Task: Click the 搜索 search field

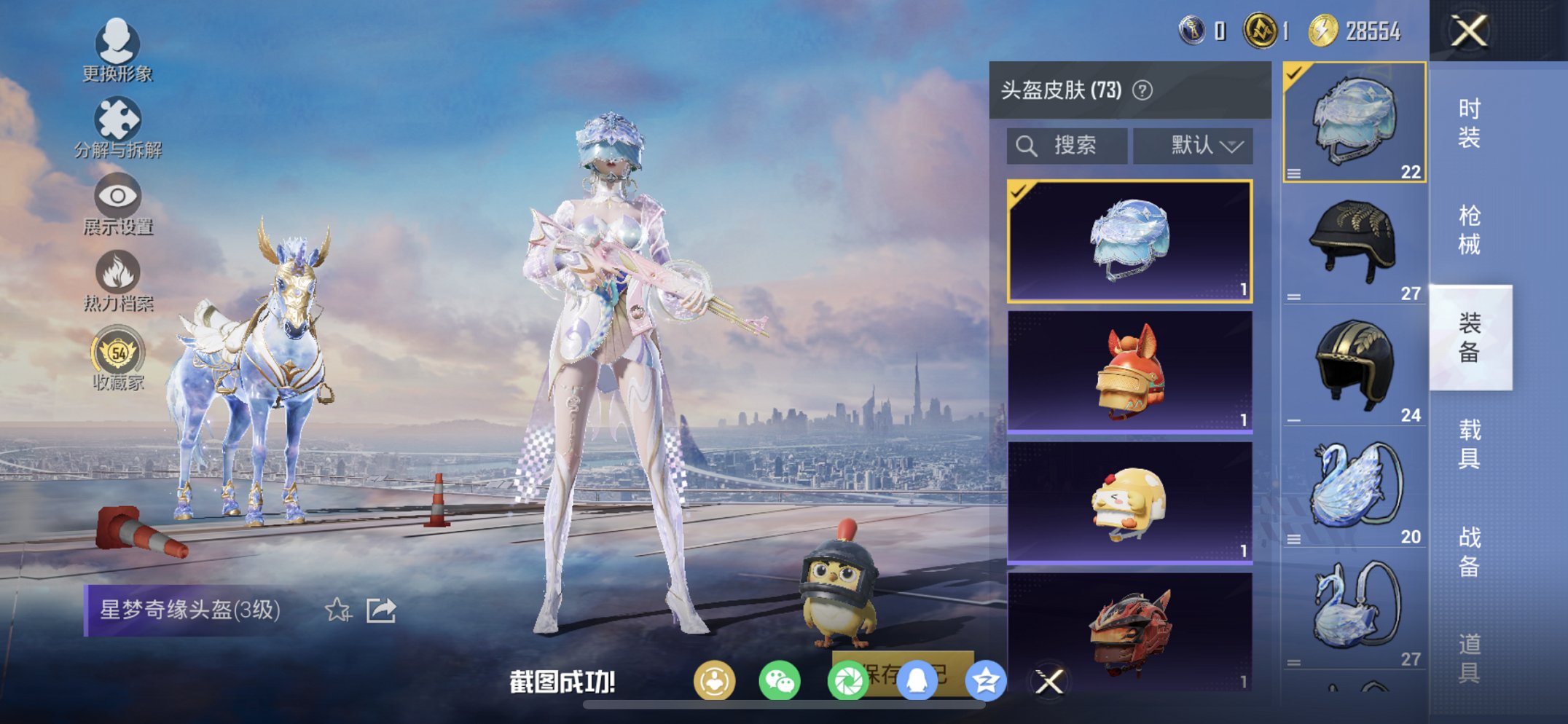Action: pos(1065,145)
